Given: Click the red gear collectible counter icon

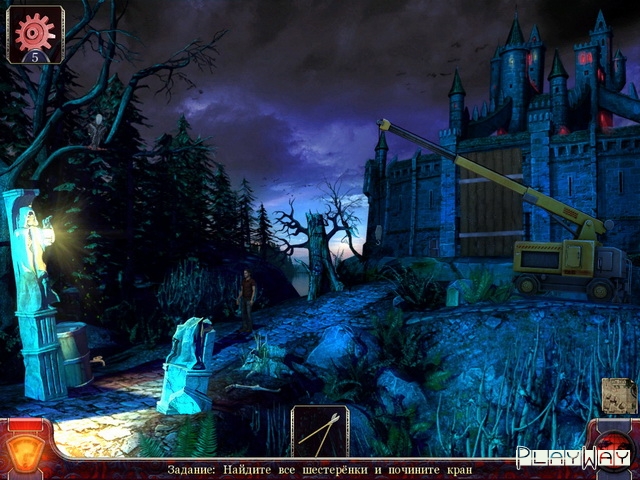Looking at the screenshot, I should pos(35,32).
